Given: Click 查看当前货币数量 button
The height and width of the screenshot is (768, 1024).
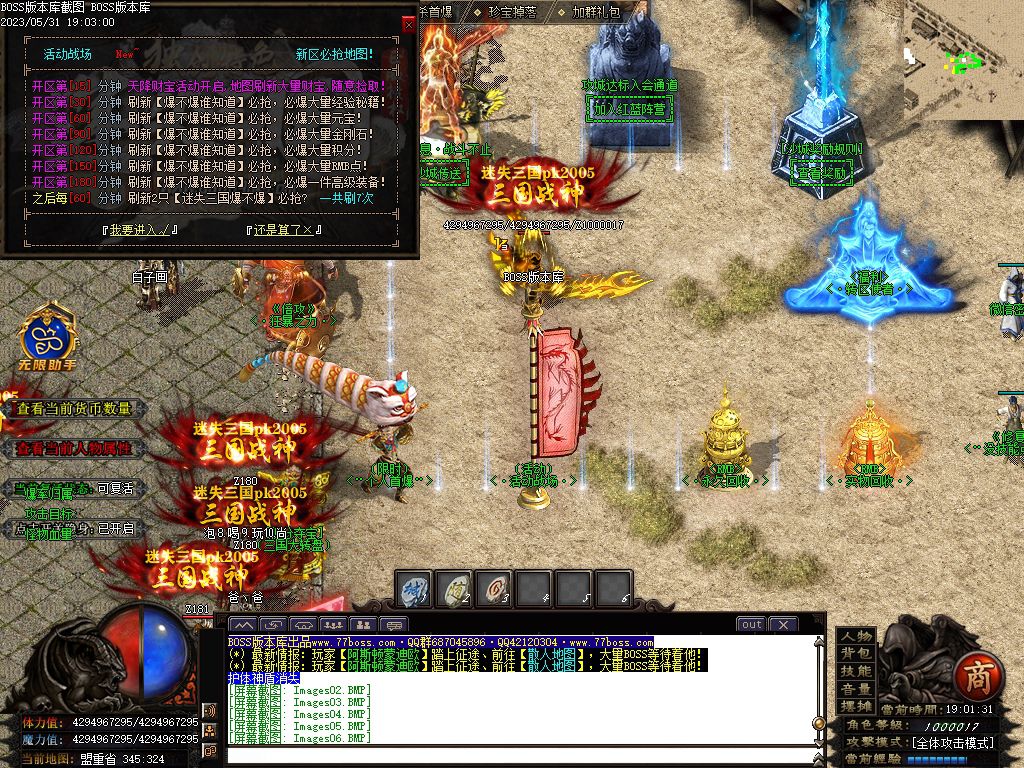Looking at the screenshot, I should click(75, 409).
